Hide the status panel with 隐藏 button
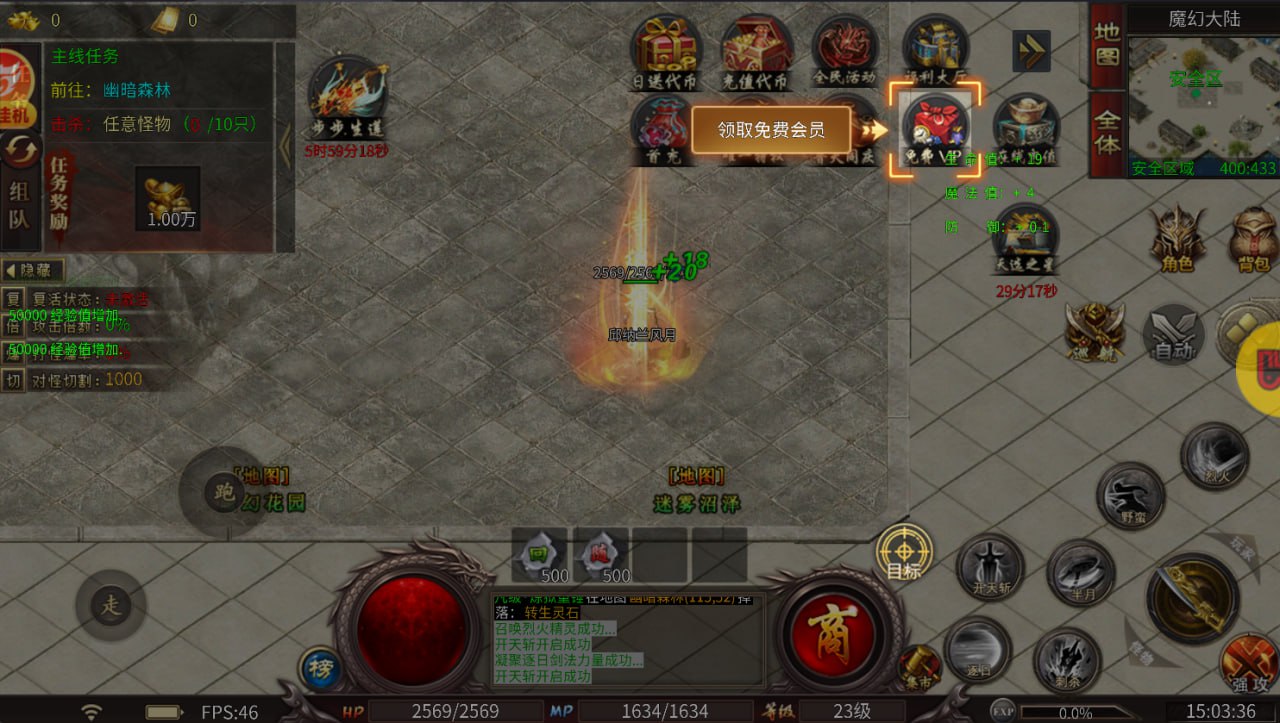The image size is (1280, 723). click(x=33, y=270)
